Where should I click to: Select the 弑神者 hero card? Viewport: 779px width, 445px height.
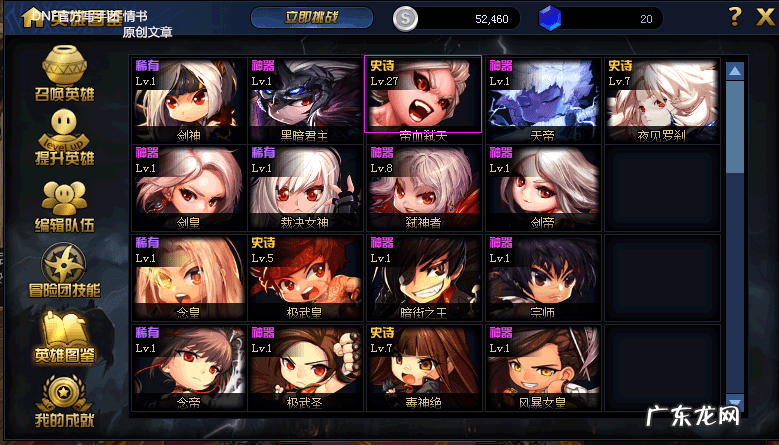(423, 186)
